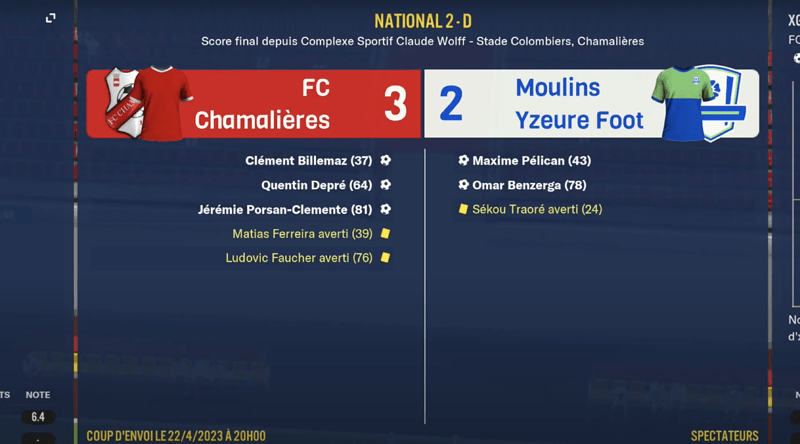Select the Moulins Yzeure Foot team banner
The width and height of the screenshot is (800, 444).
(x=591, y=104)
